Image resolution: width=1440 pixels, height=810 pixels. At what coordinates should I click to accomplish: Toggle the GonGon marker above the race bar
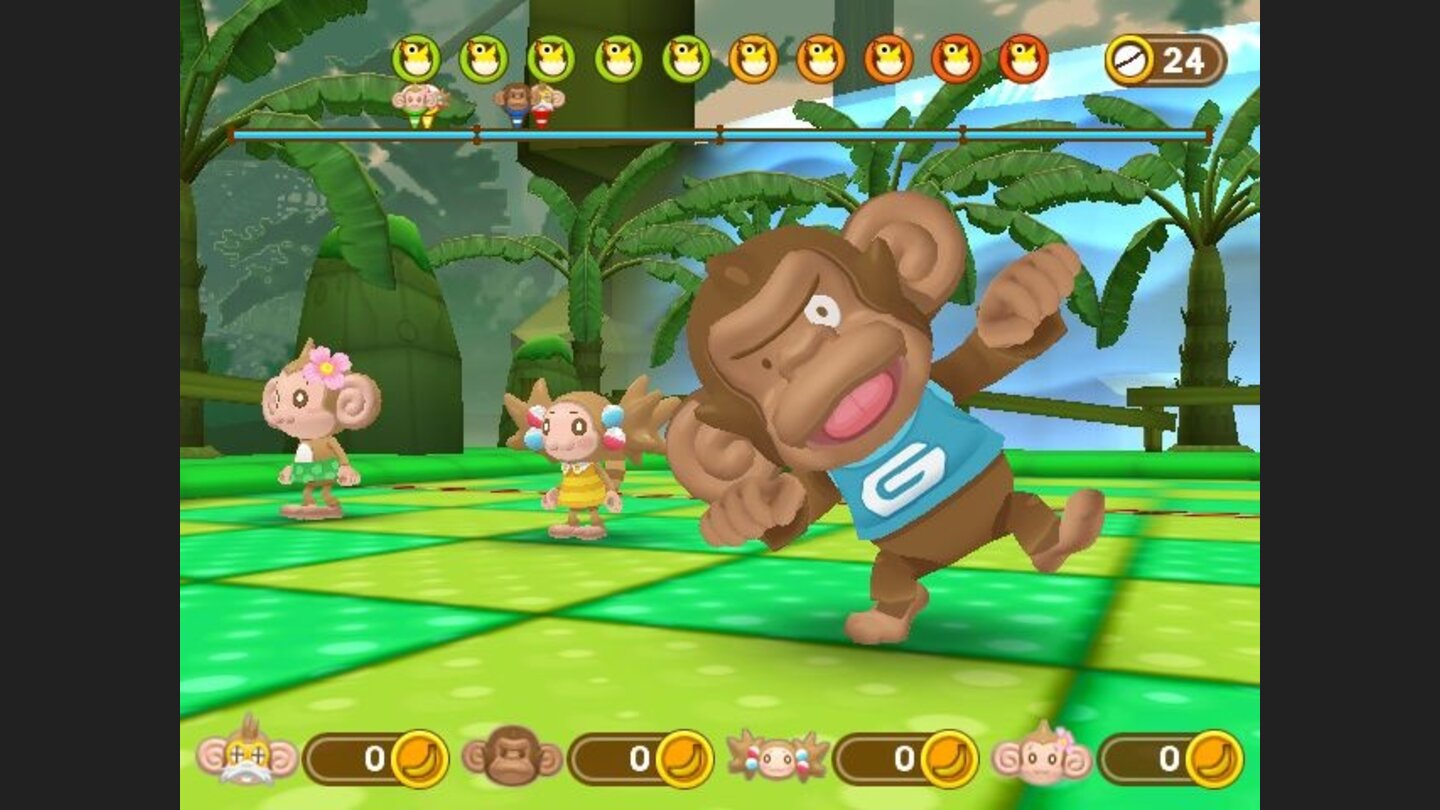coord(513,112)
